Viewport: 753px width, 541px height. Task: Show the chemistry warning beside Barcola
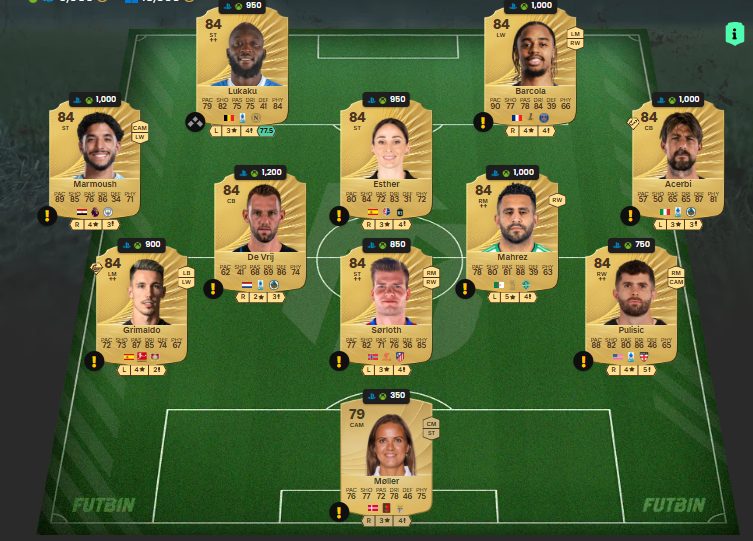point(483,122)
